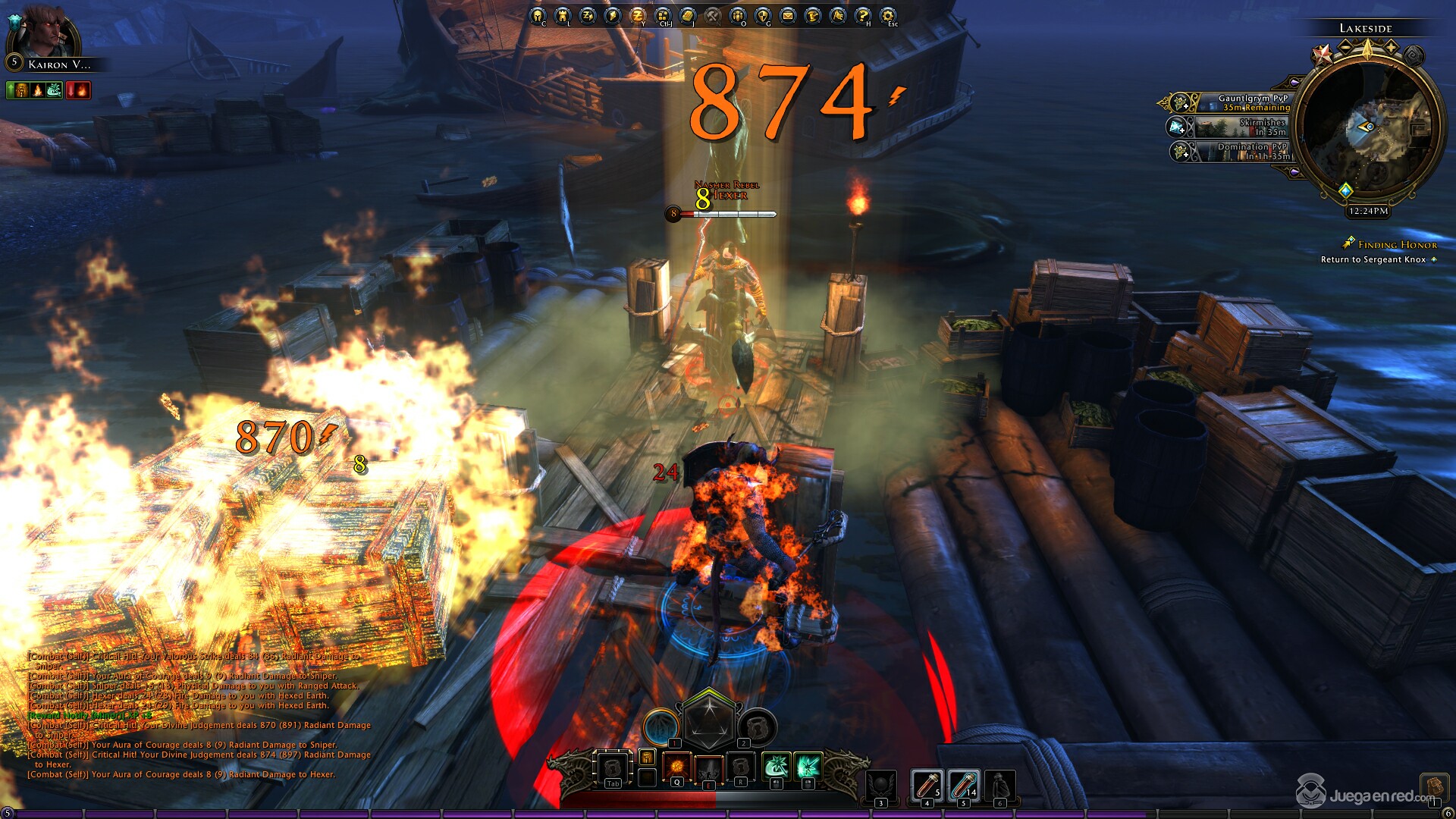Open the character sheet helmet icon
The height and width of the screenshot is (819, 1456).
tap(538, 15)
